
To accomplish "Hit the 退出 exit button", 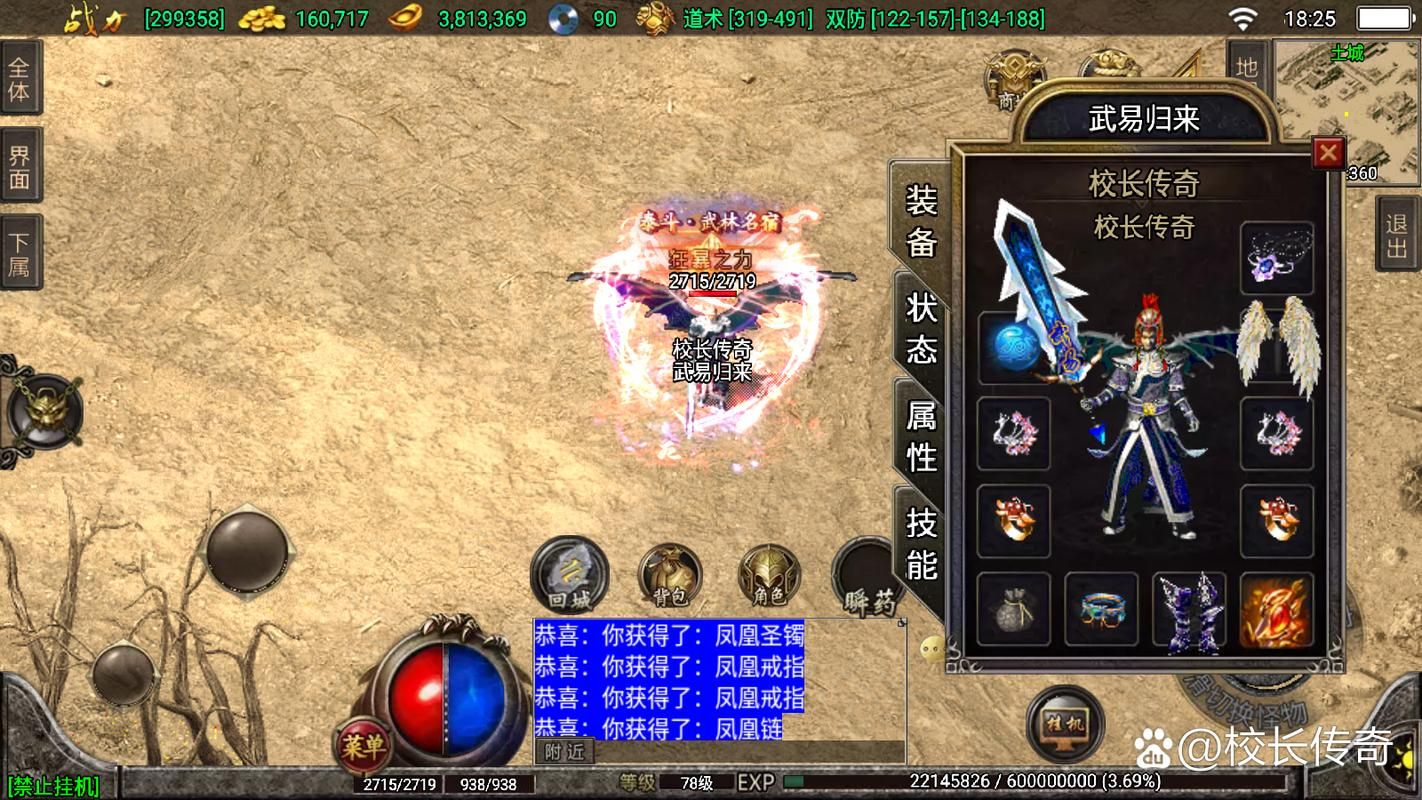I will [1397, 235].
